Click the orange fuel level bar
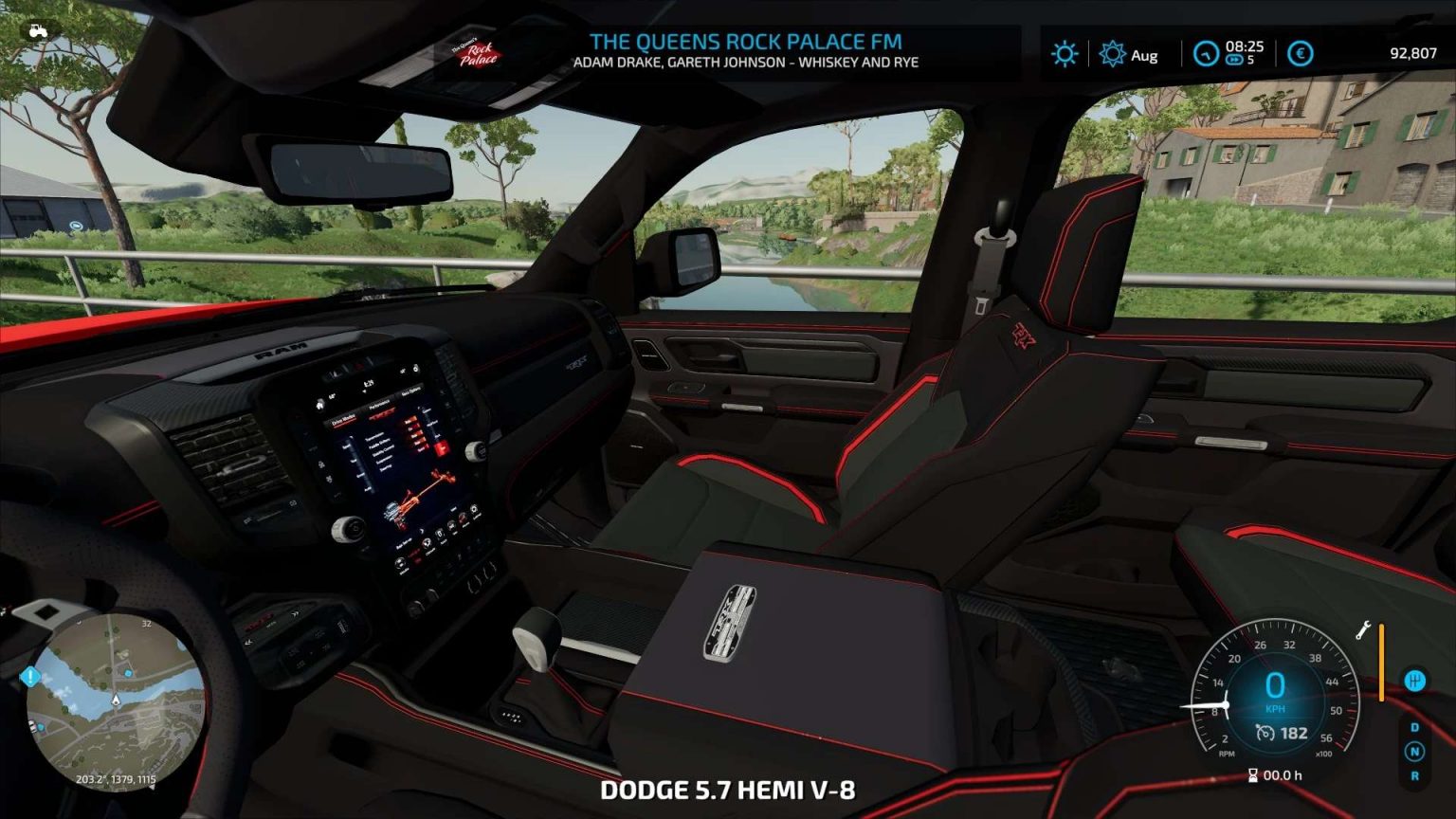1456x819 pixels. (x=1381, y=662)
